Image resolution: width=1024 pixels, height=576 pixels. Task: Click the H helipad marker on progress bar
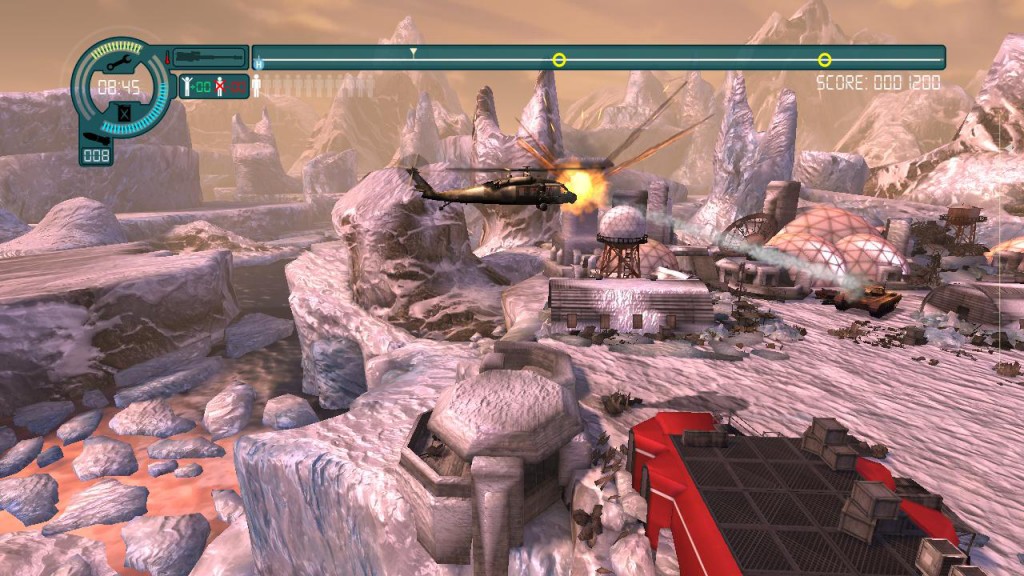click(258, 64)
